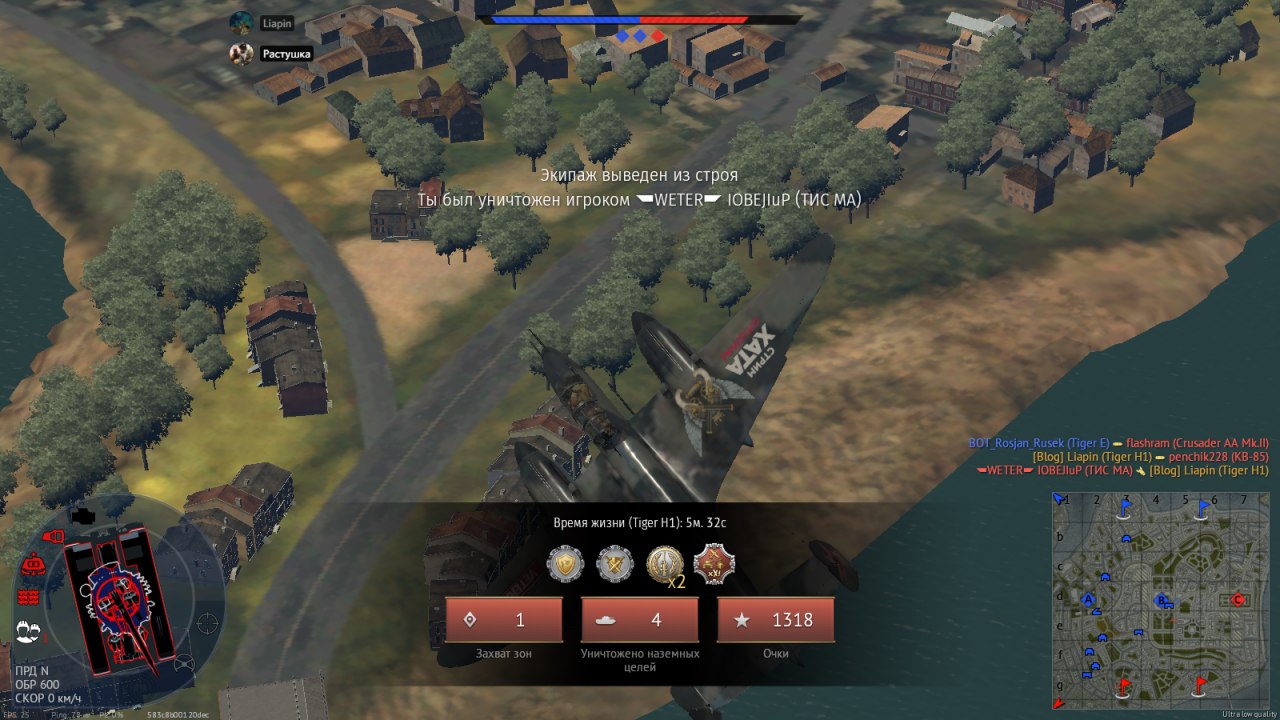Select the gold laurel medal marked x2
1280x720 pixels.
[x=665, y=564]
